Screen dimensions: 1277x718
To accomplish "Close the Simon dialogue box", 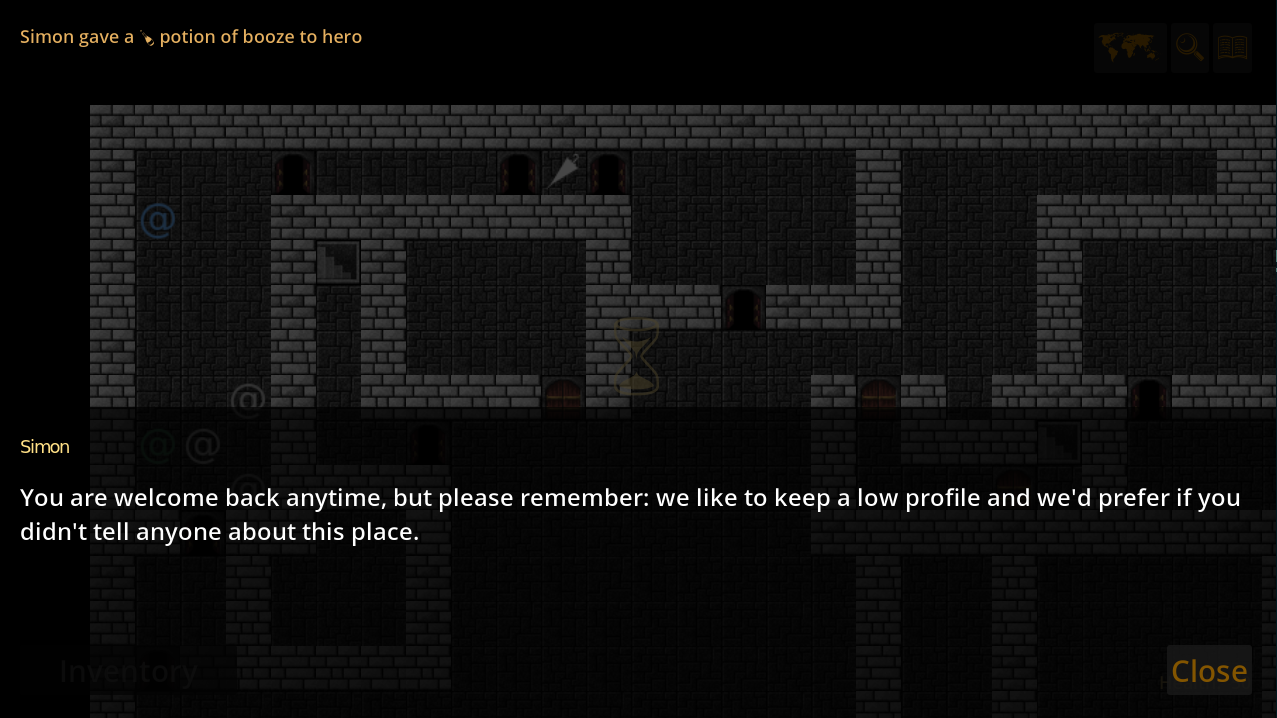I will pos(1209,670).
